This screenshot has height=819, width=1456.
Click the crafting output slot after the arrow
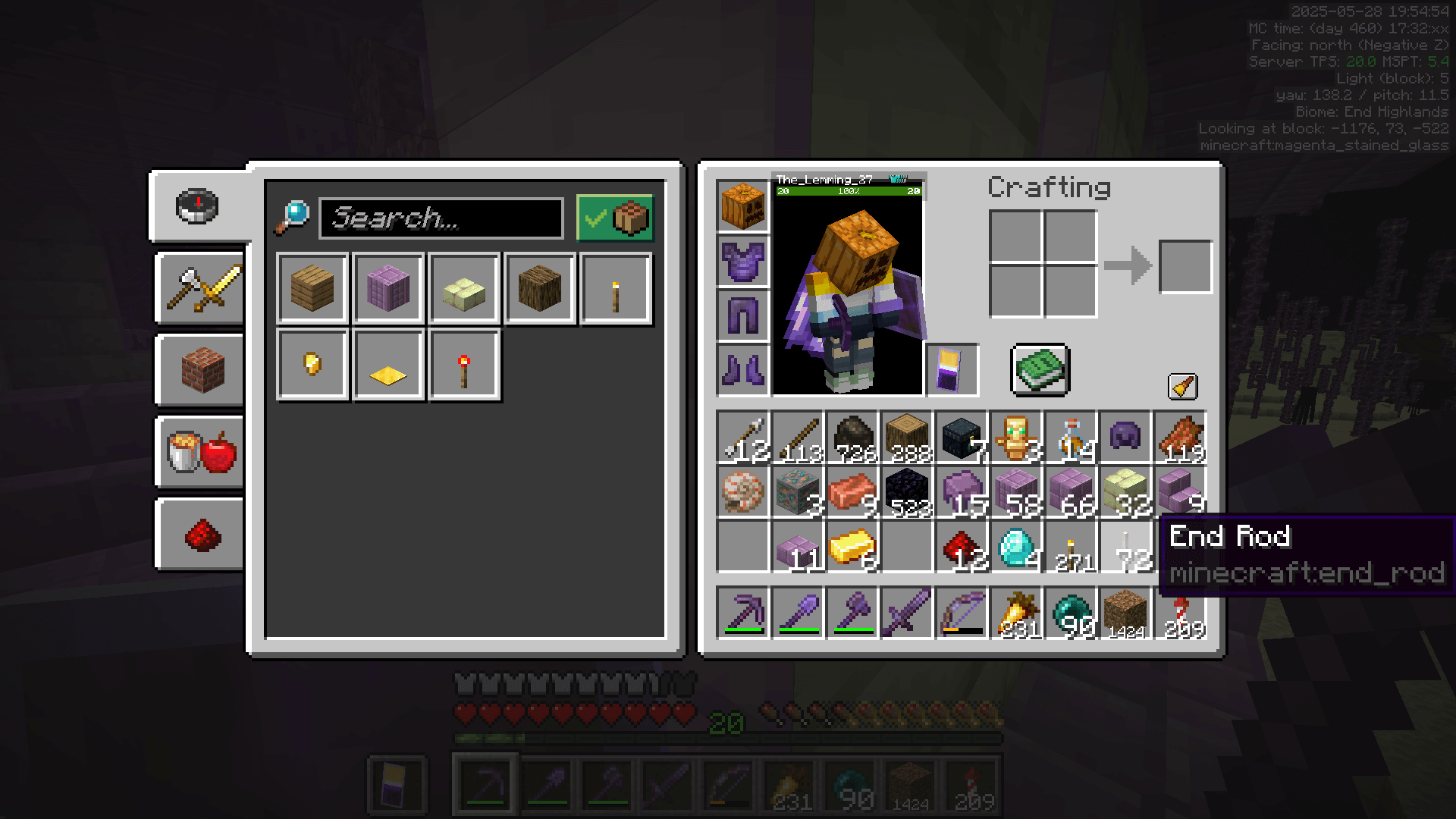(1185, 266)
